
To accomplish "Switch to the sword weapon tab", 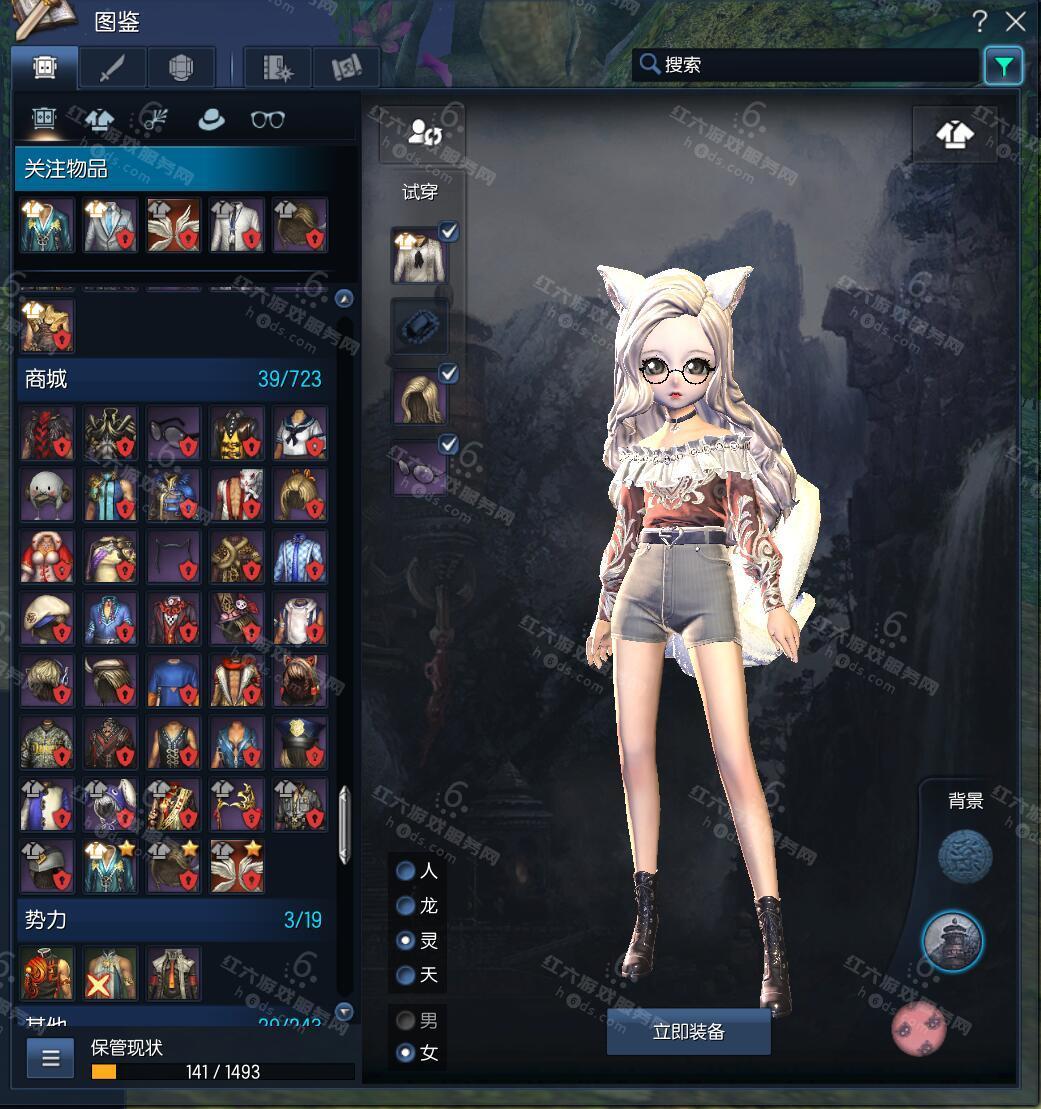I will pyautogui.click(x=112, y=67).
